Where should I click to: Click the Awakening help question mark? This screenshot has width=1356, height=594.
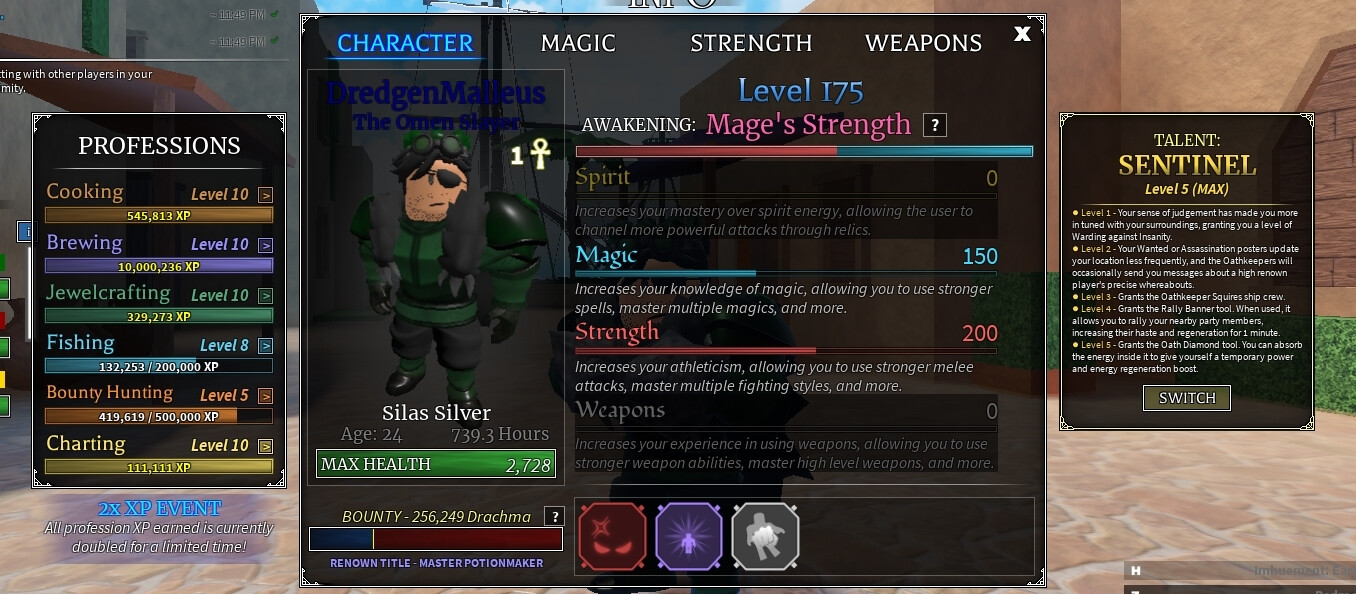pos(935,125)
